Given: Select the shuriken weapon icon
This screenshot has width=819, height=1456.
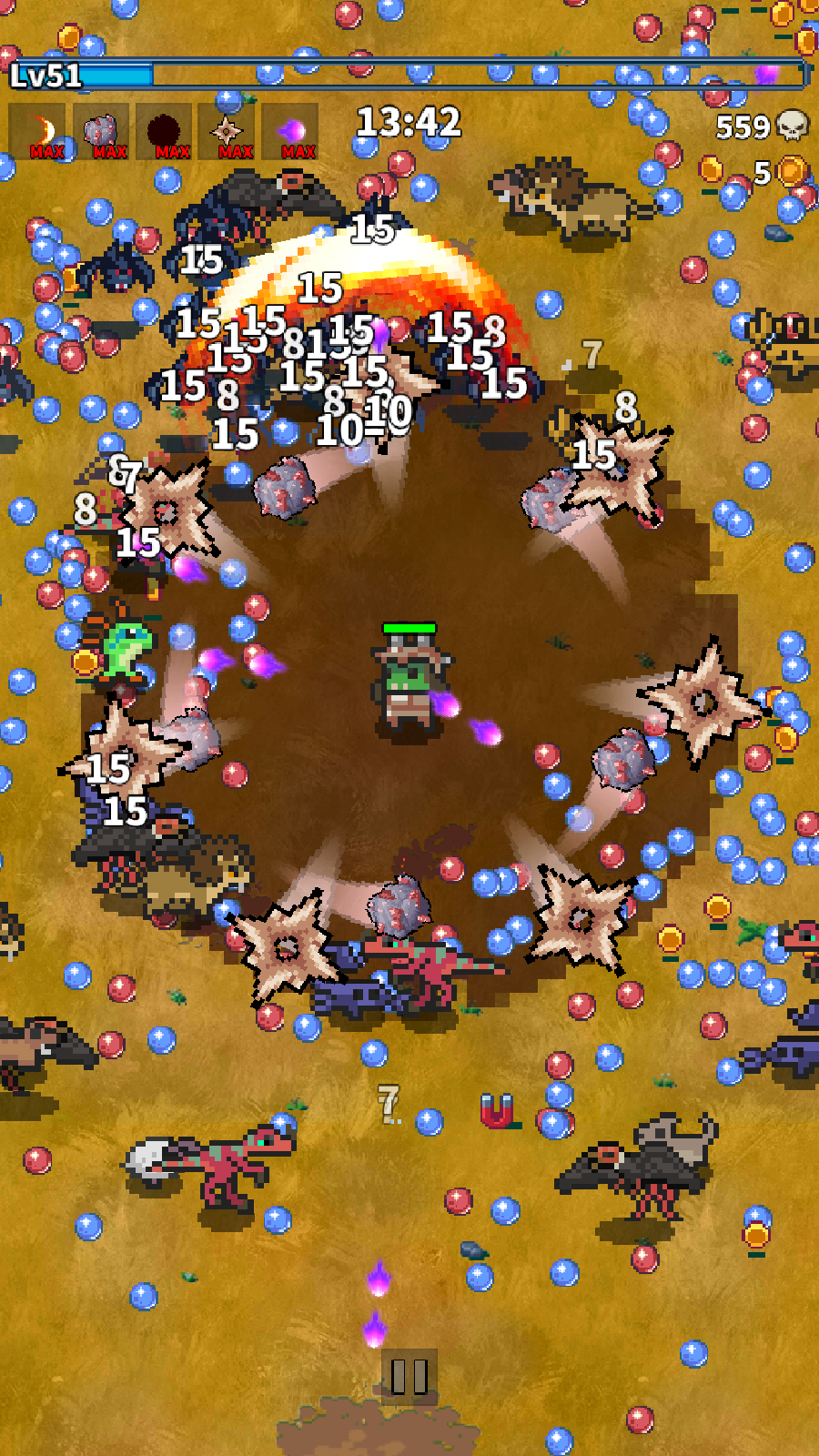Looking at the screenshot, I should tap(227, 133).
